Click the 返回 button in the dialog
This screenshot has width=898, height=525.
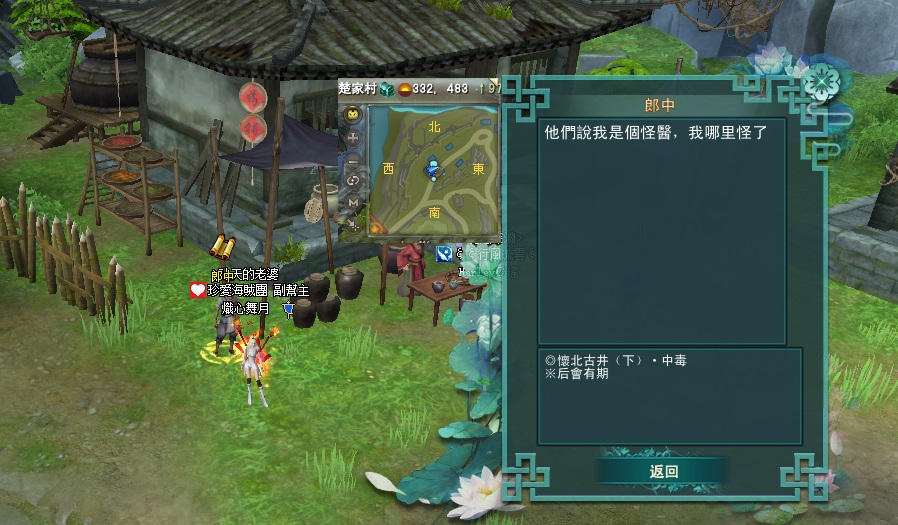click(x=663, y=471)
